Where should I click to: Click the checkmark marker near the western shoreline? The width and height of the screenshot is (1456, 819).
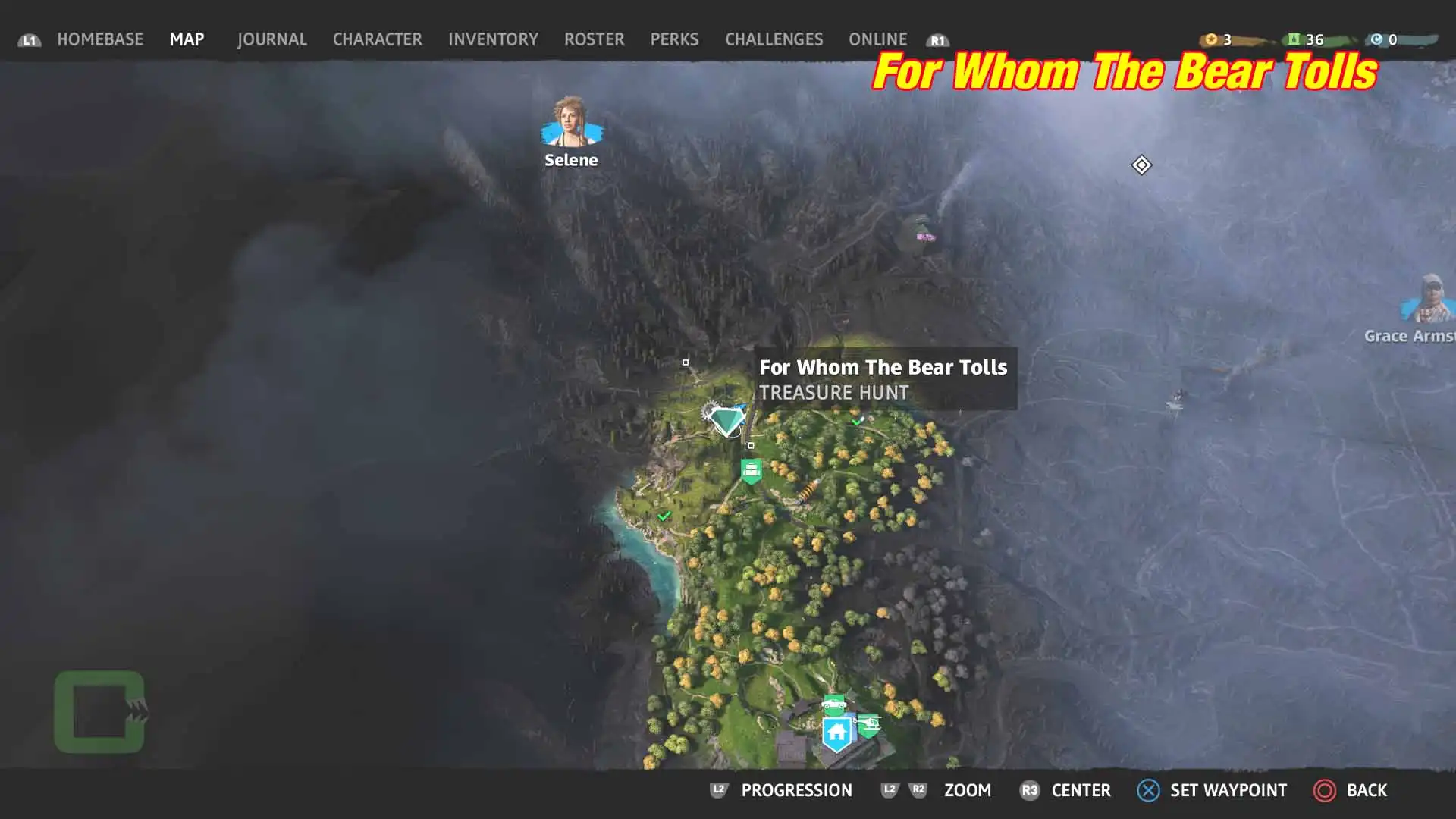pyautogui.click(x=665, y=516)
